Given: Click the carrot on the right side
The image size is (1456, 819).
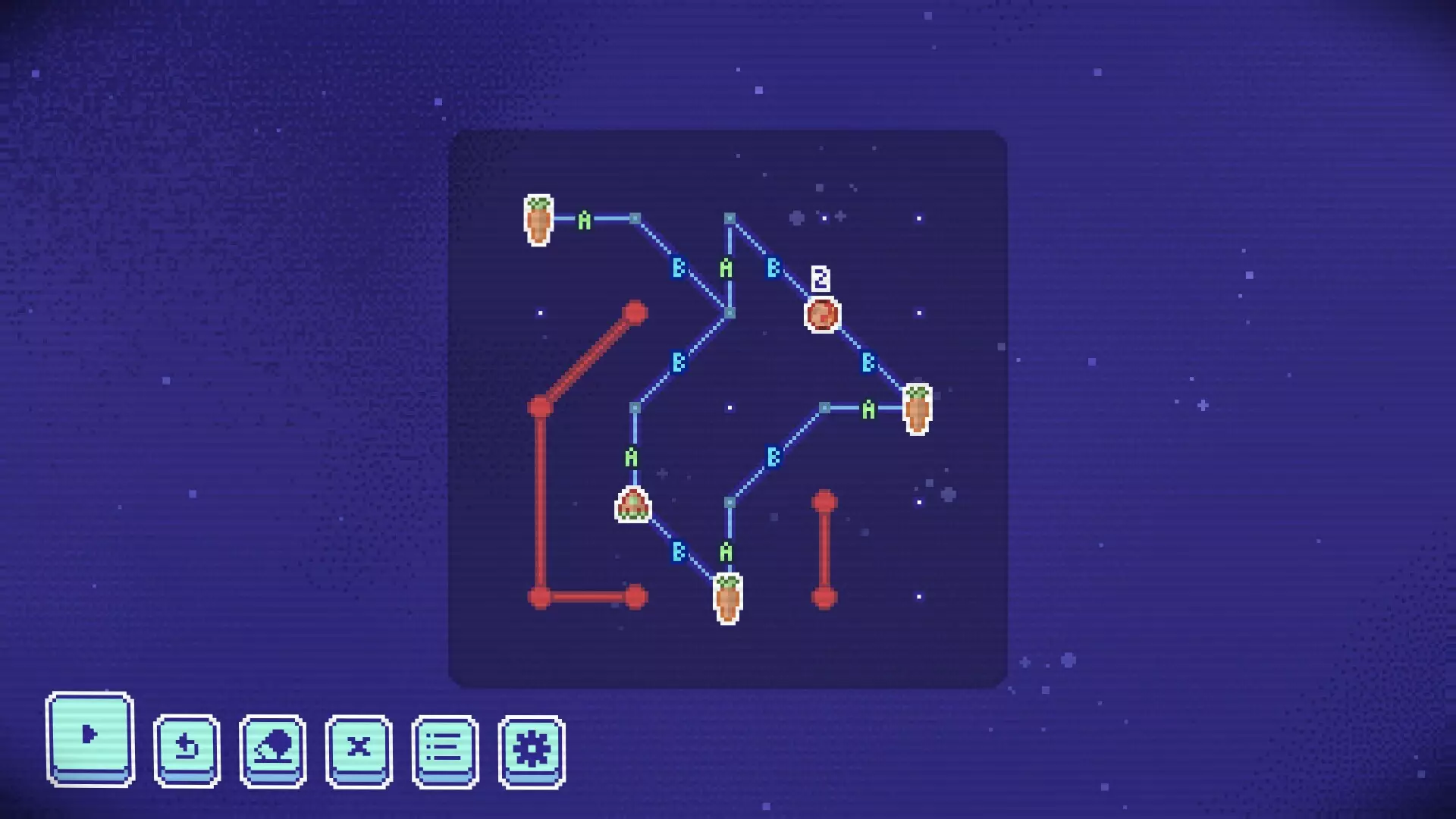Looking at the screenshot, I should (x=918, y=409).
